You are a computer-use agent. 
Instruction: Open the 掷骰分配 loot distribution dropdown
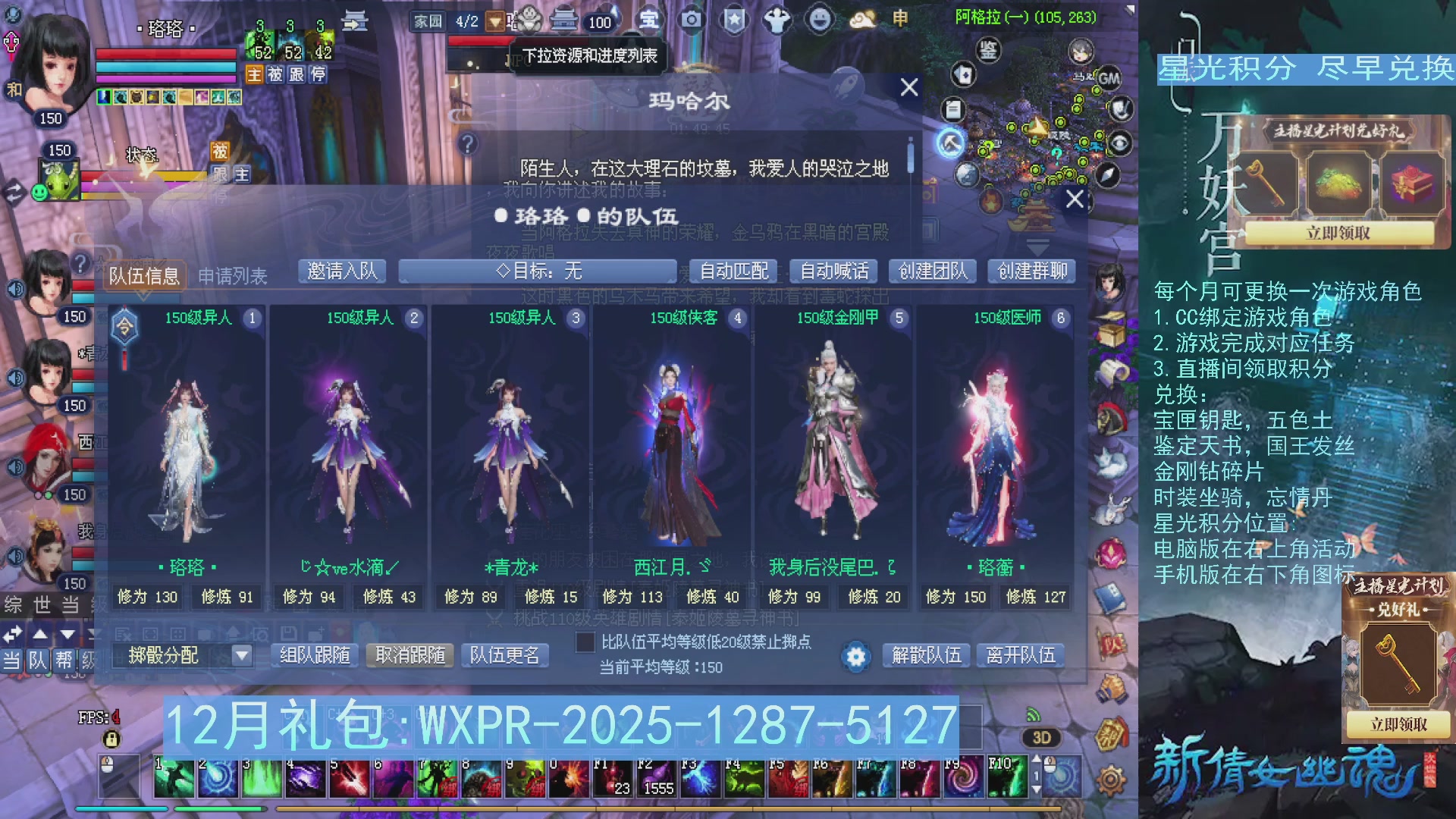(241, 655)
